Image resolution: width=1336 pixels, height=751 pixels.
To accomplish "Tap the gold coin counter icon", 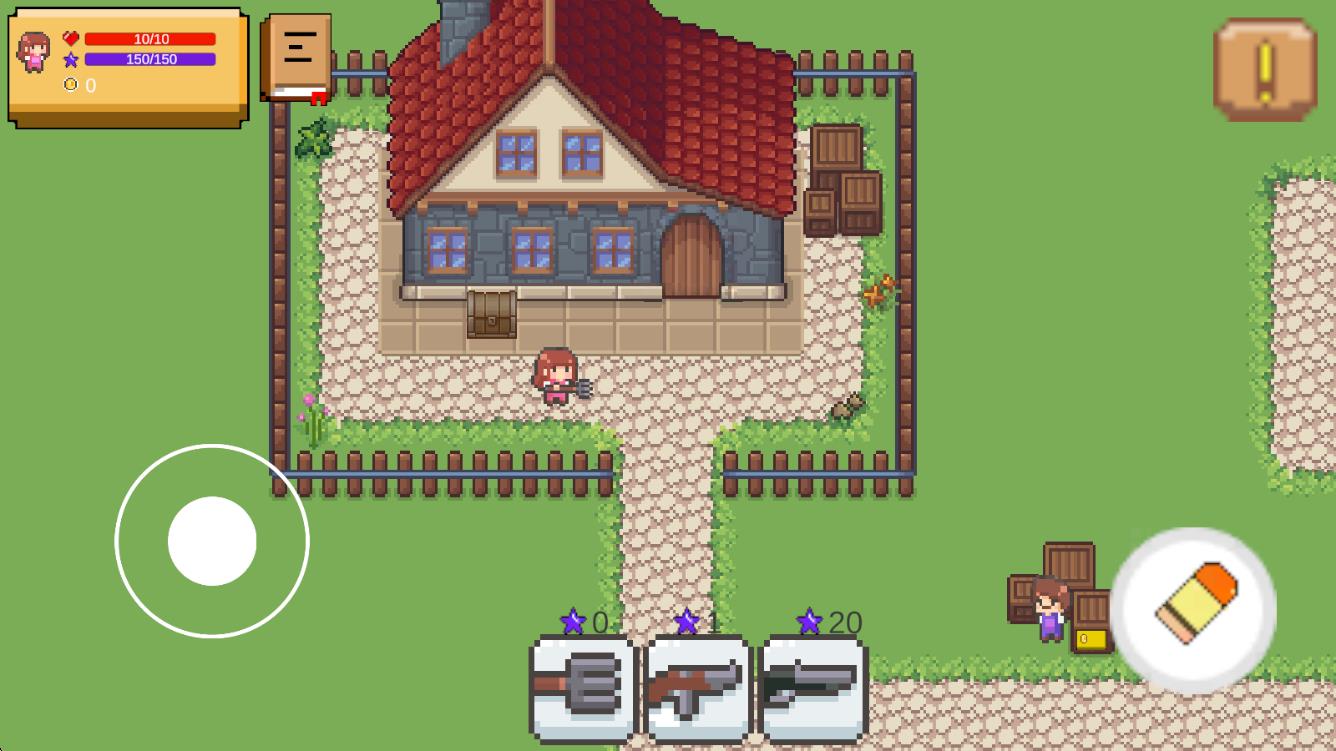I will [x=70, y=84].
